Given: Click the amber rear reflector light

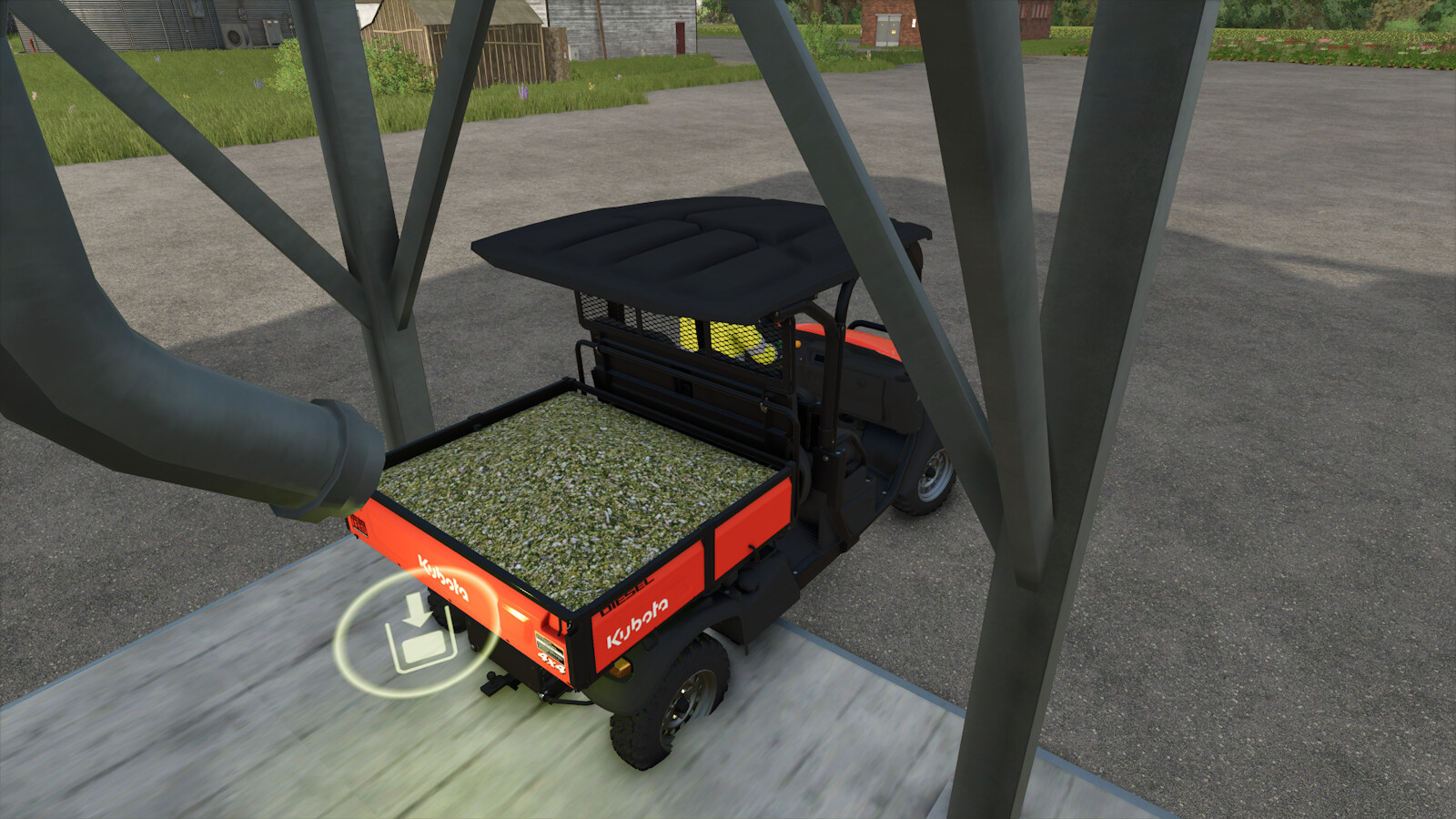Looking at the screenshot, I should coord(621,669).
